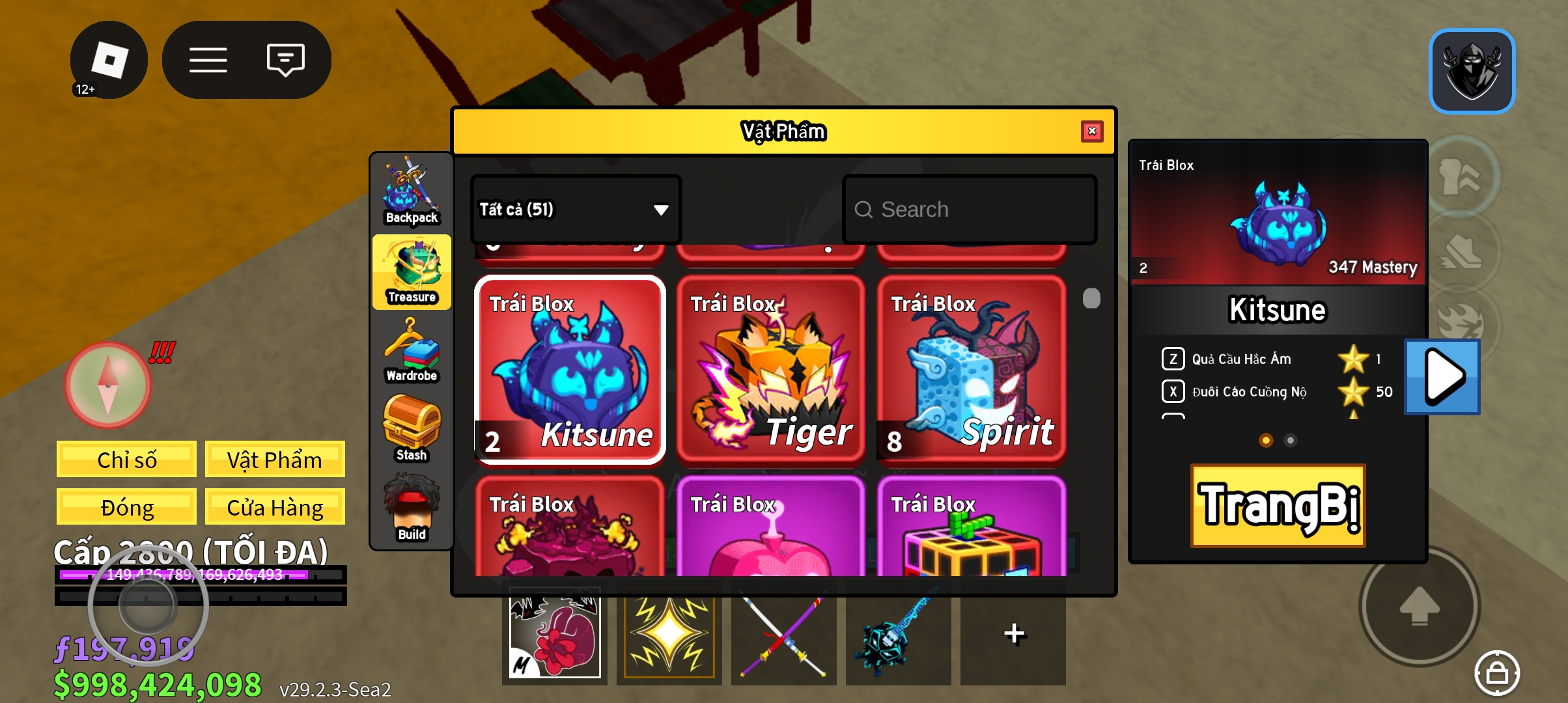Open the Chỉ số stats menu
Viewport: 1568px width, 703px height.
(126, 460)
